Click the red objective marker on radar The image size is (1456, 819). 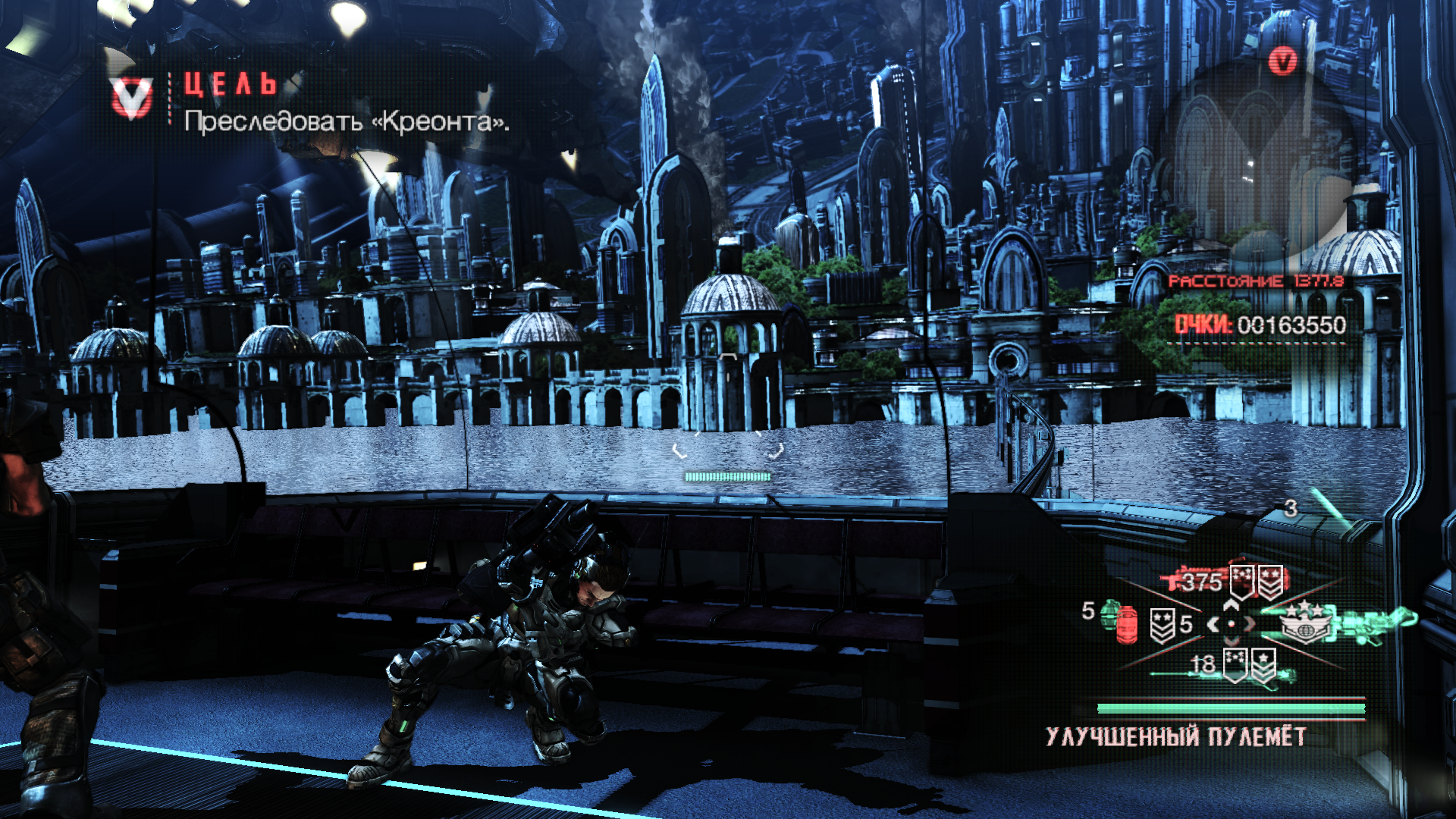(x=1283, y=61)
